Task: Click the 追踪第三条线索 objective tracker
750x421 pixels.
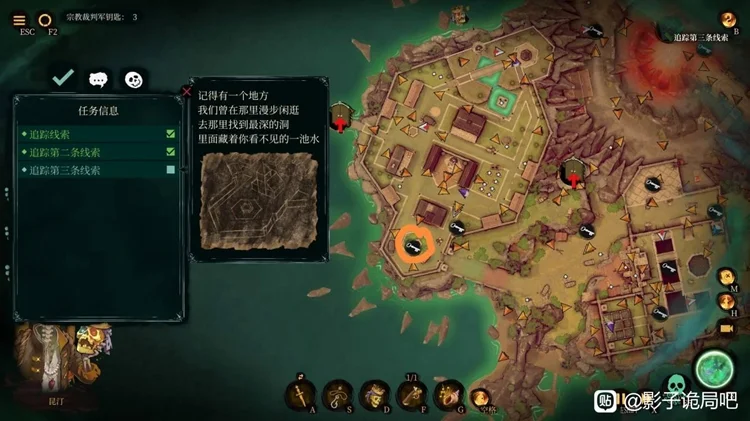Action: 700,35
